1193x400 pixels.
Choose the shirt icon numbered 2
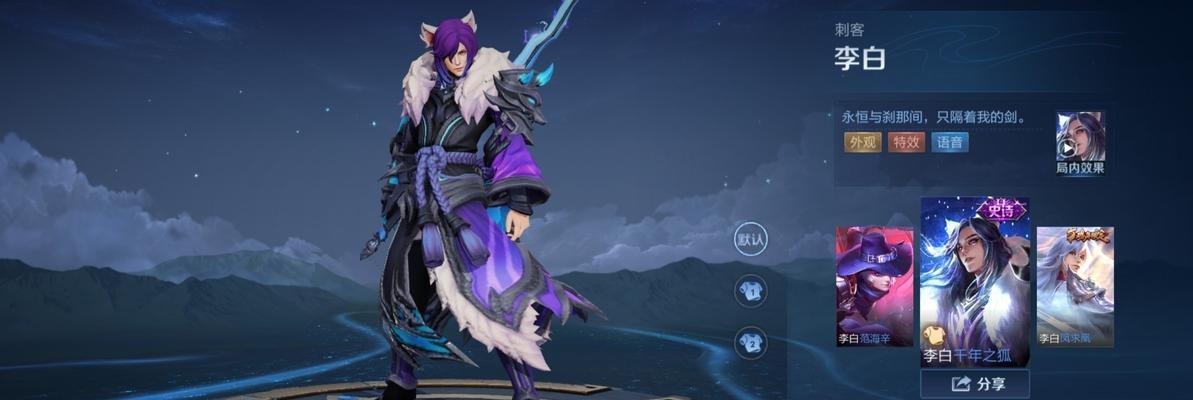[x=751, y=343]
